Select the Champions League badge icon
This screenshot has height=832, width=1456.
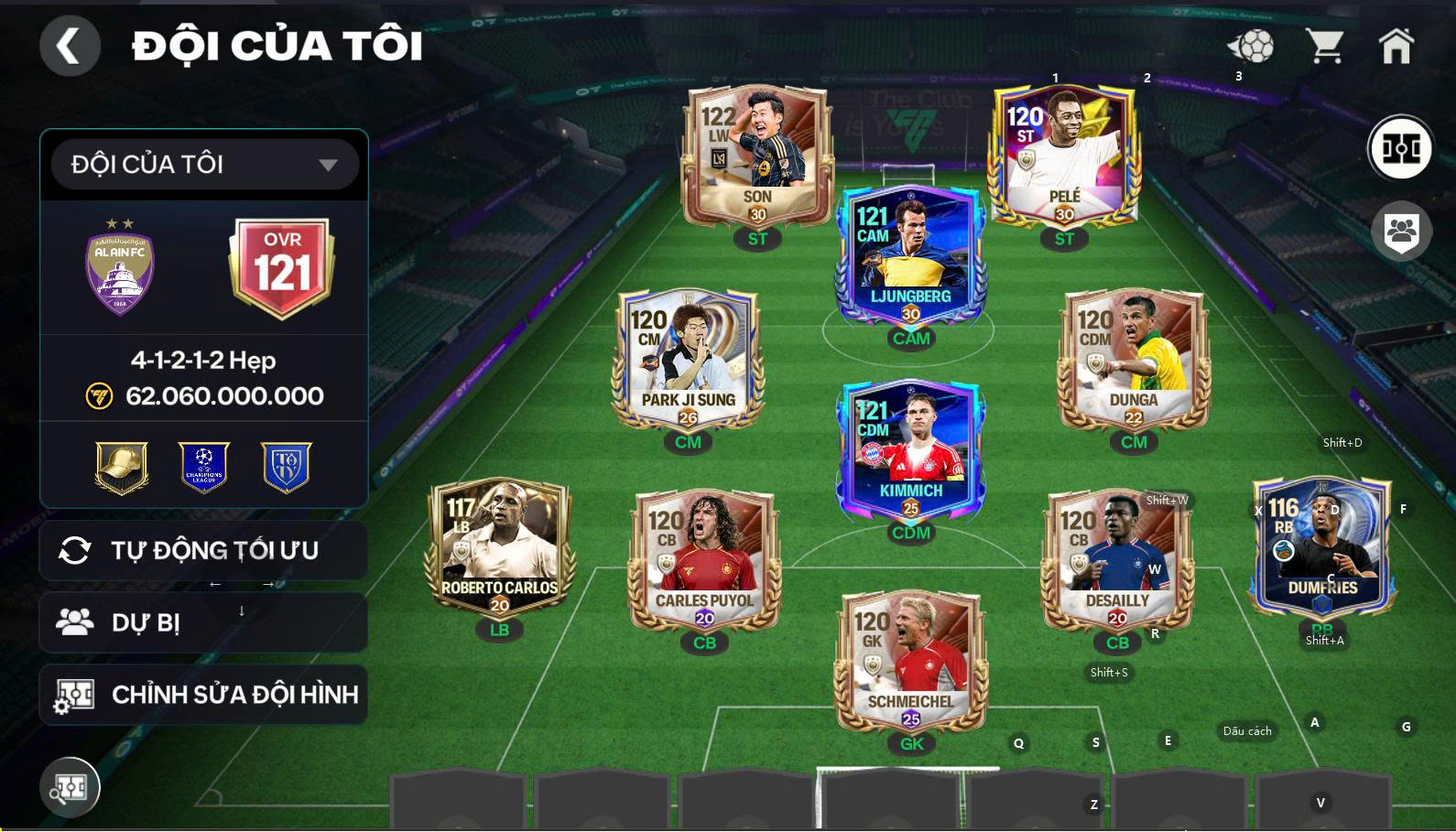click(x=203, y=468)
